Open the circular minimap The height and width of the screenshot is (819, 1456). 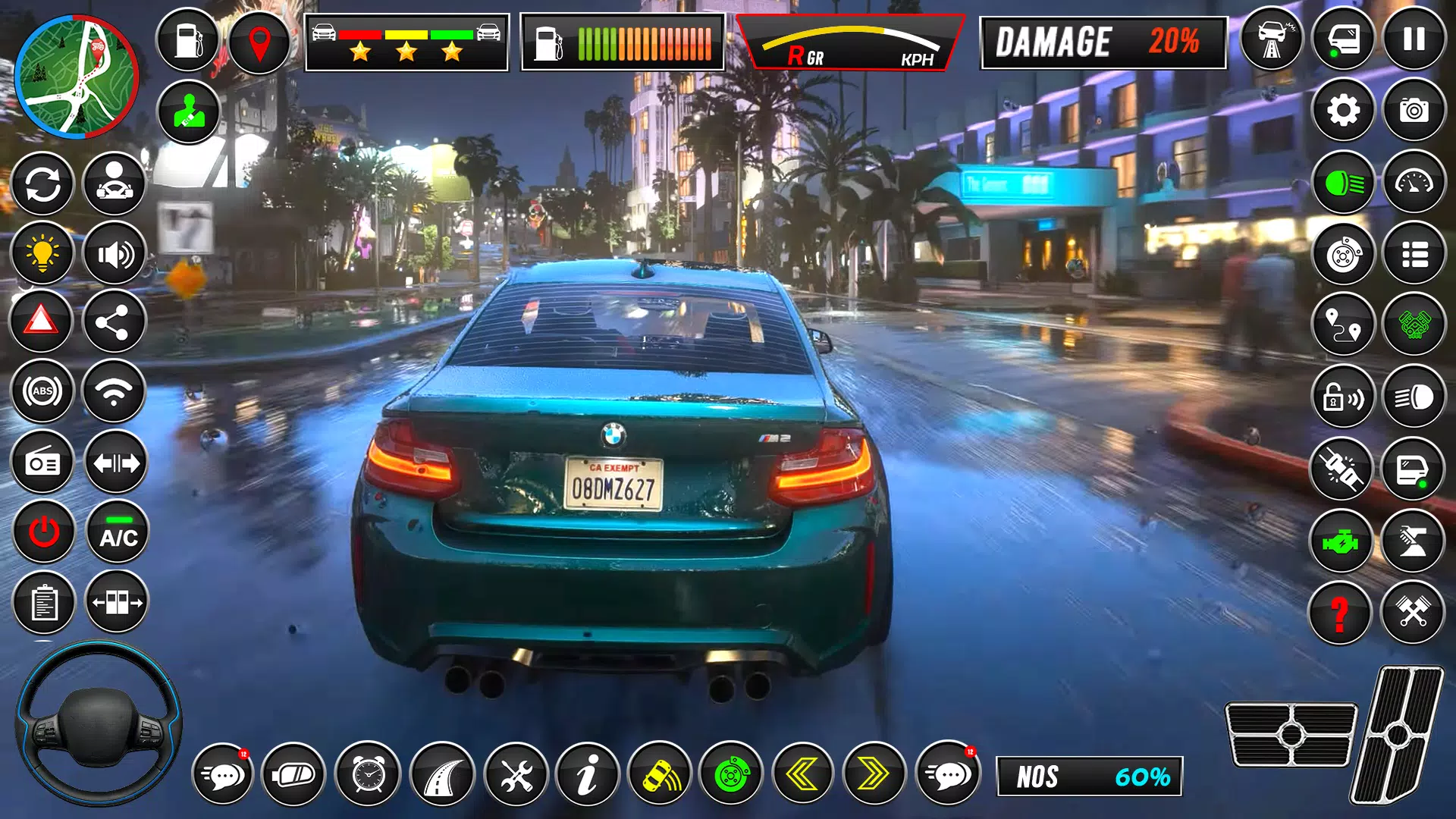pyautogui.click(x=77, y=78)
